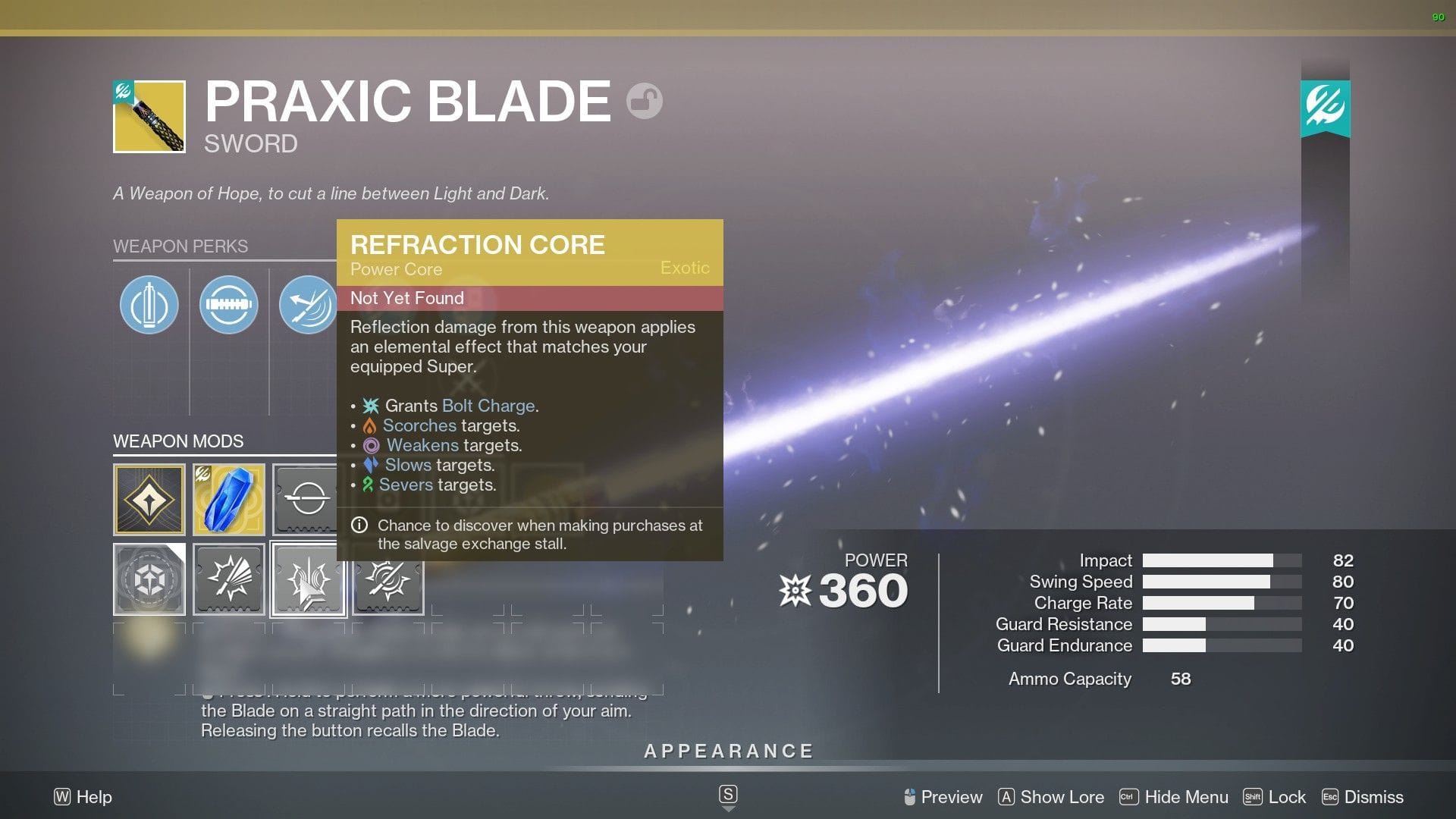Image resolution: width=1456 pixels, height=819 pixels.
Task: Click the gold diamond weapon ornament mod
Action: (149, 499)
